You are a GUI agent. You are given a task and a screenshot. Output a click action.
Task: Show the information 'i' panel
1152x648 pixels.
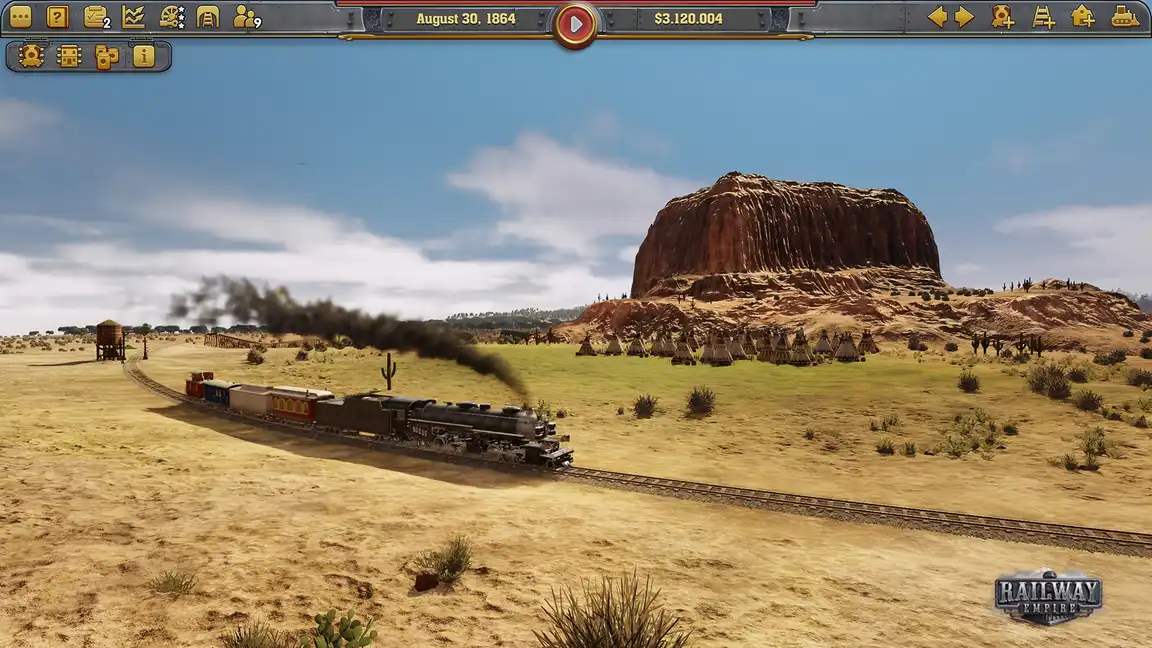click(x=144, y=56)
